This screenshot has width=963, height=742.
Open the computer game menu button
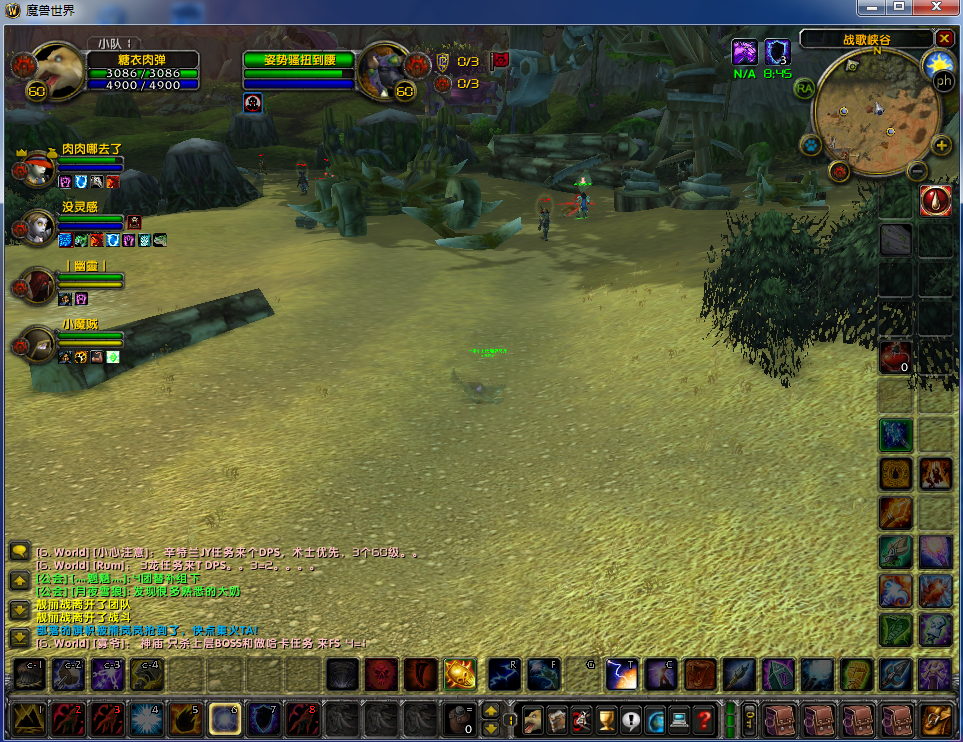(680, 718)
